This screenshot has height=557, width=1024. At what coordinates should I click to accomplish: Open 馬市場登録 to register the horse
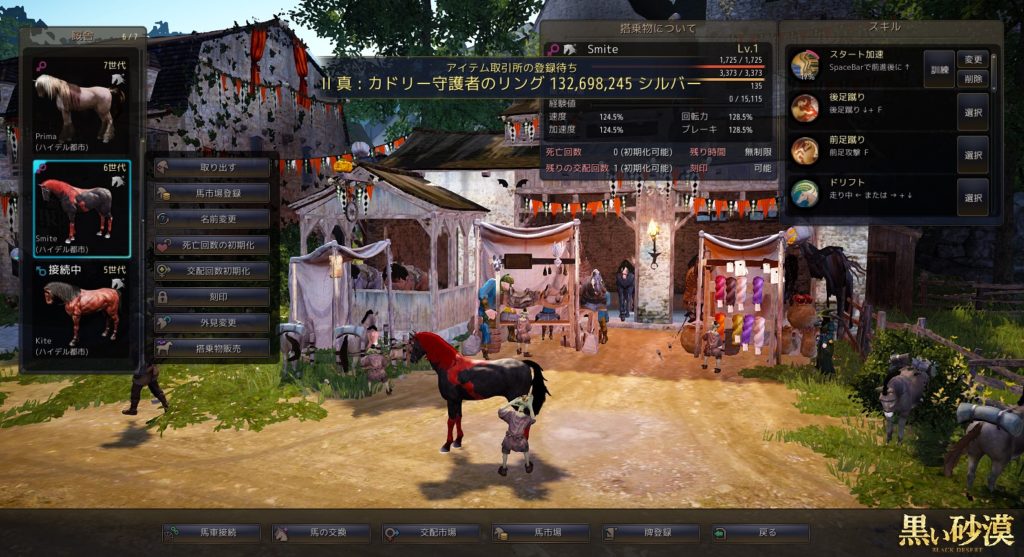213,193
